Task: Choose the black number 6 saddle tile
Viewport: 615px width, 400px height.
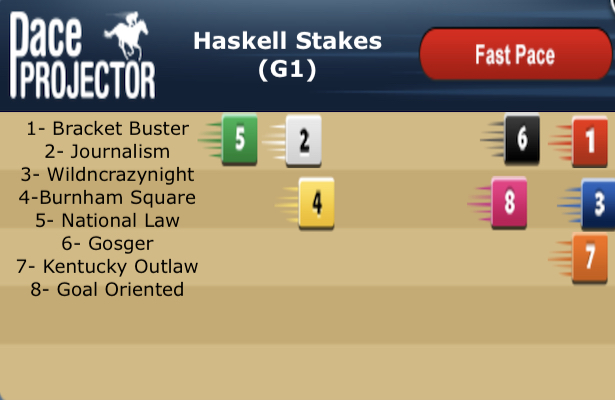Action: click(x=521, y=139)
